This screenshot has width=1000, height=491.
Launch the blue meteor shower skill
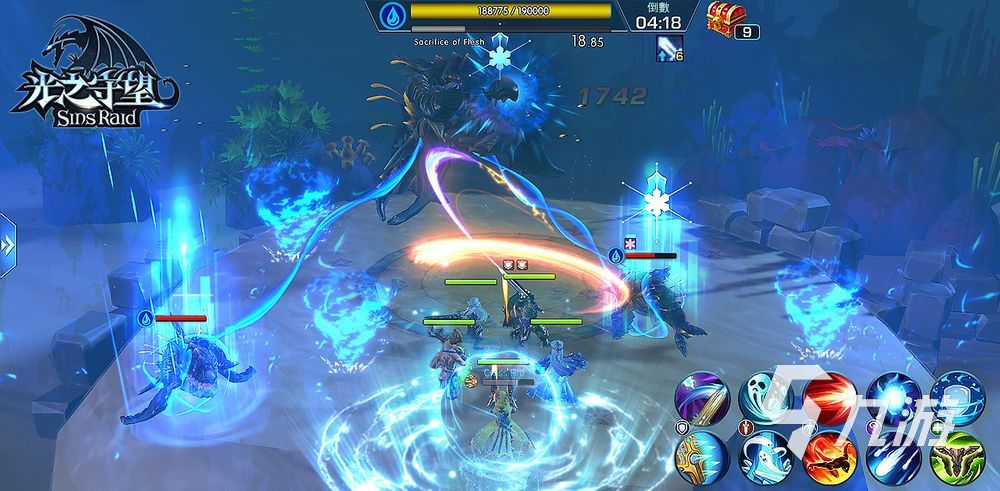coord(891,458)
